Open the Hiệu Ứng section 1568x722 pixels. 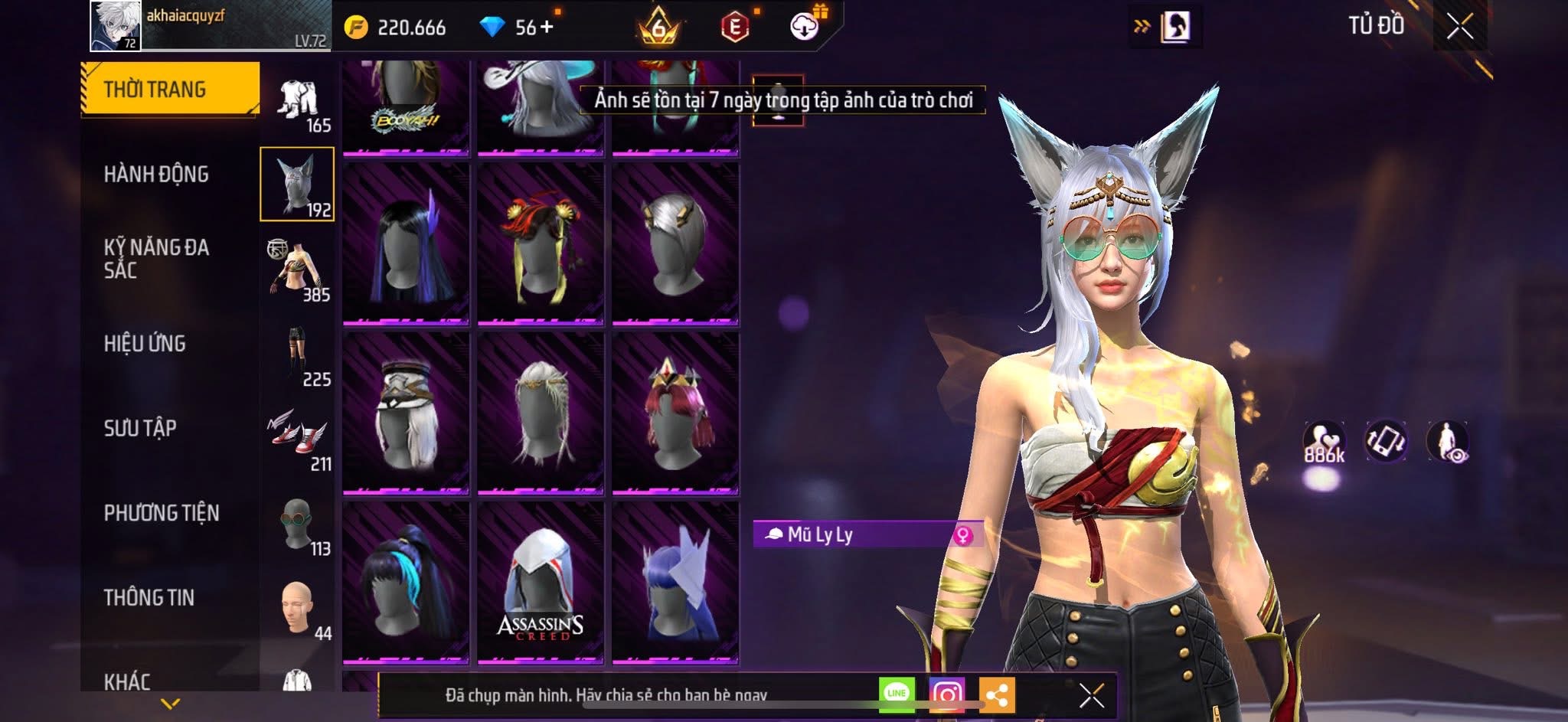(x=145, y=344)
